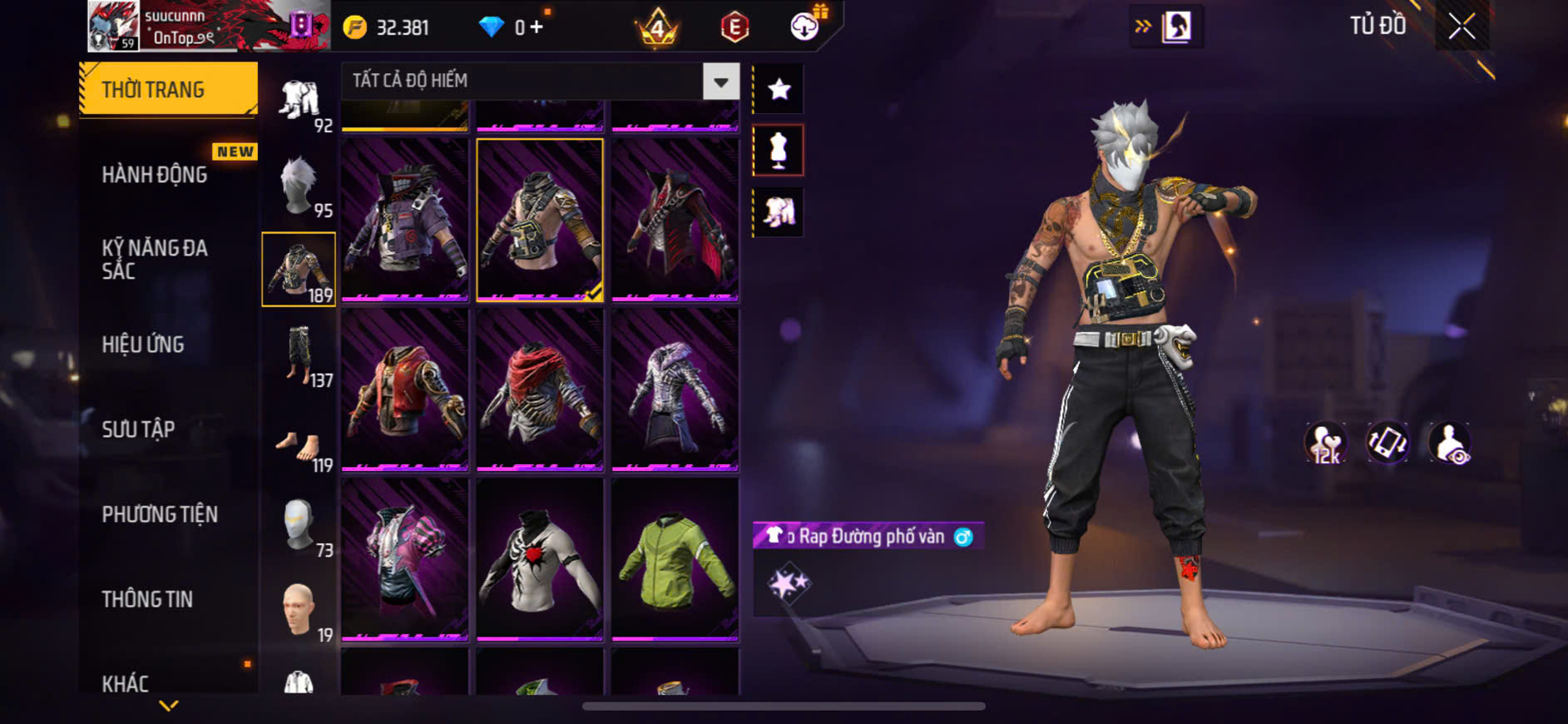
Task: Select the green hooded jacket top
Action: coord(675,559)
